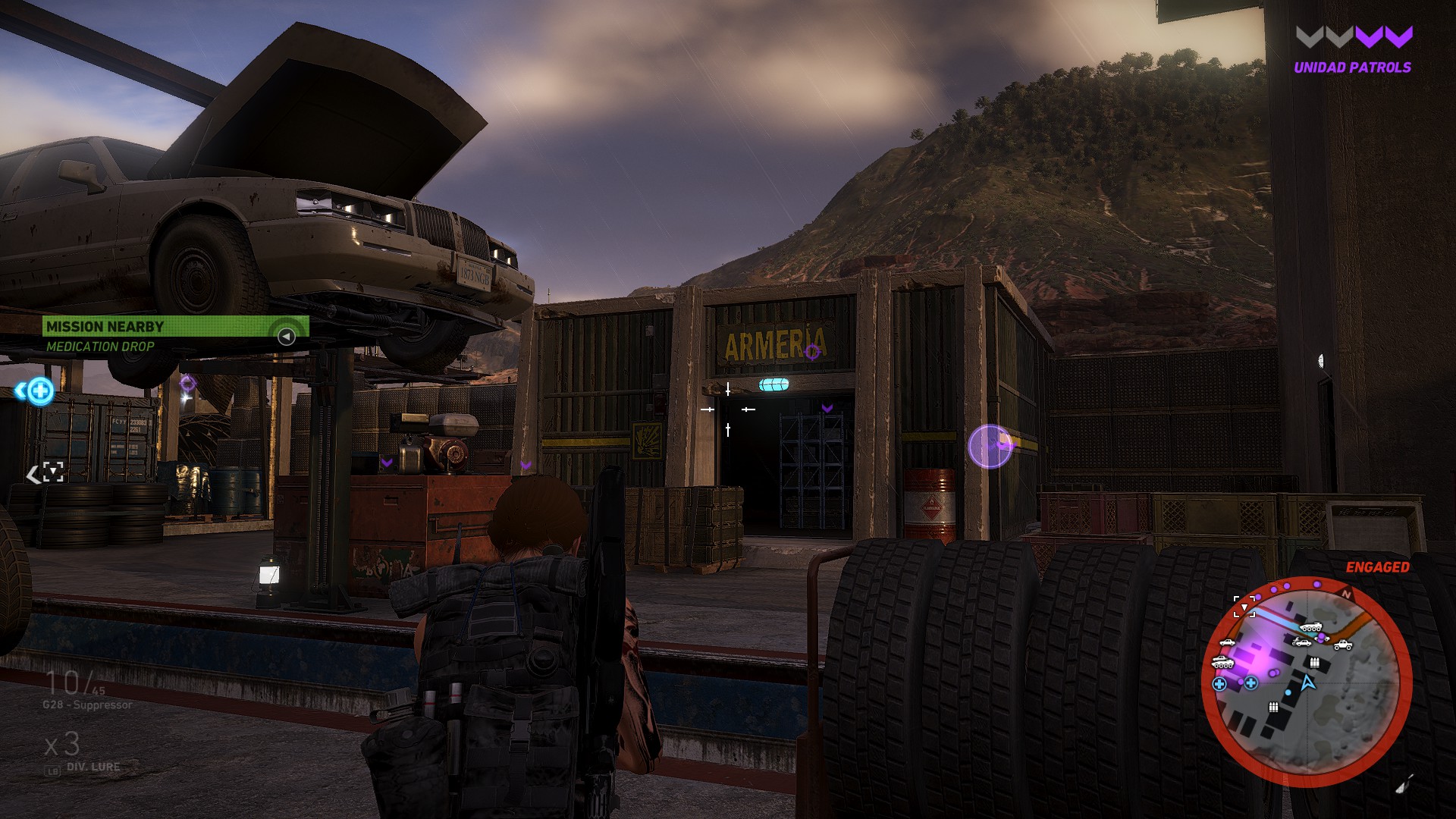Click the pickup truck icon on the minimap
Image resolution: width=1456 pixels, height=819 pixels.
(1344, 646)
